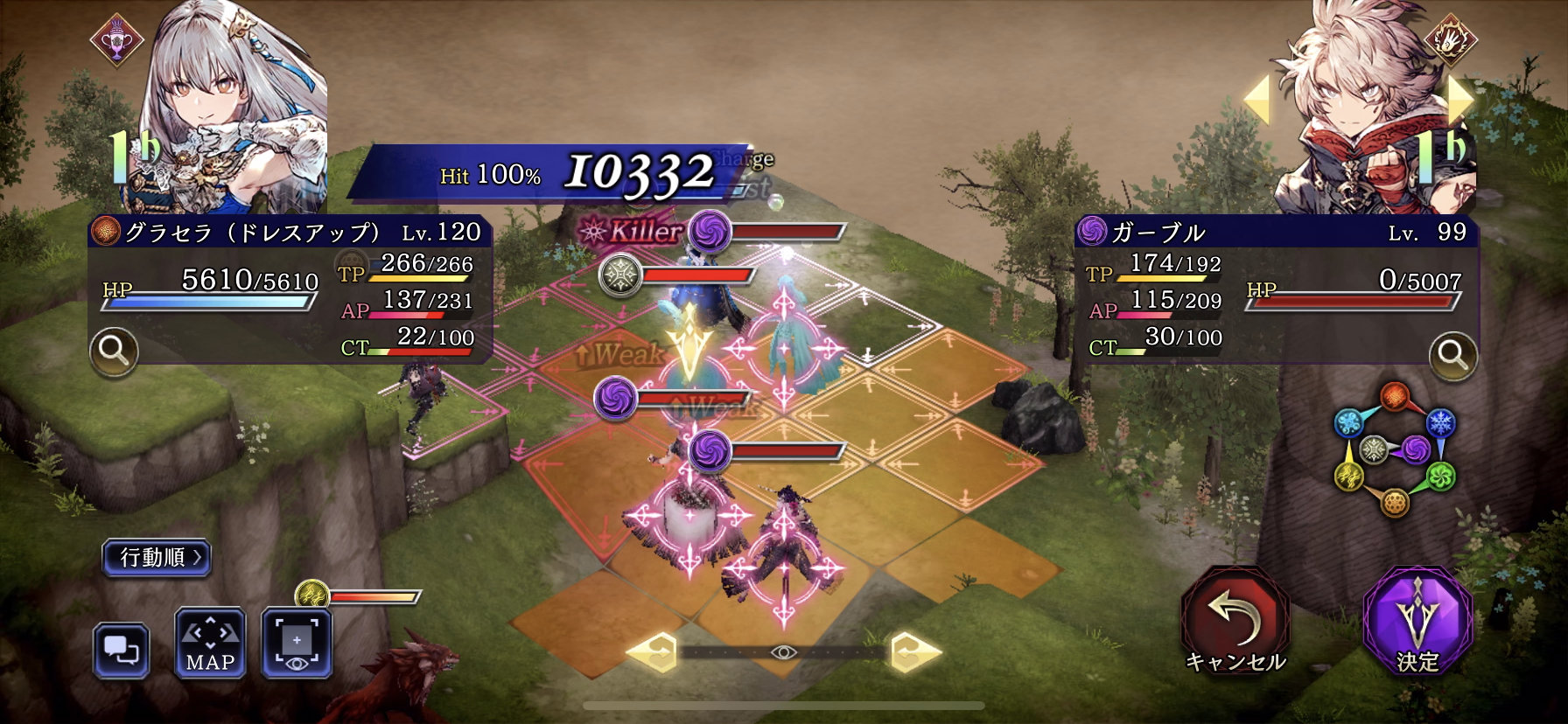
Task: Rotate camera left with the bottom arrow
Action: (652, 651)
